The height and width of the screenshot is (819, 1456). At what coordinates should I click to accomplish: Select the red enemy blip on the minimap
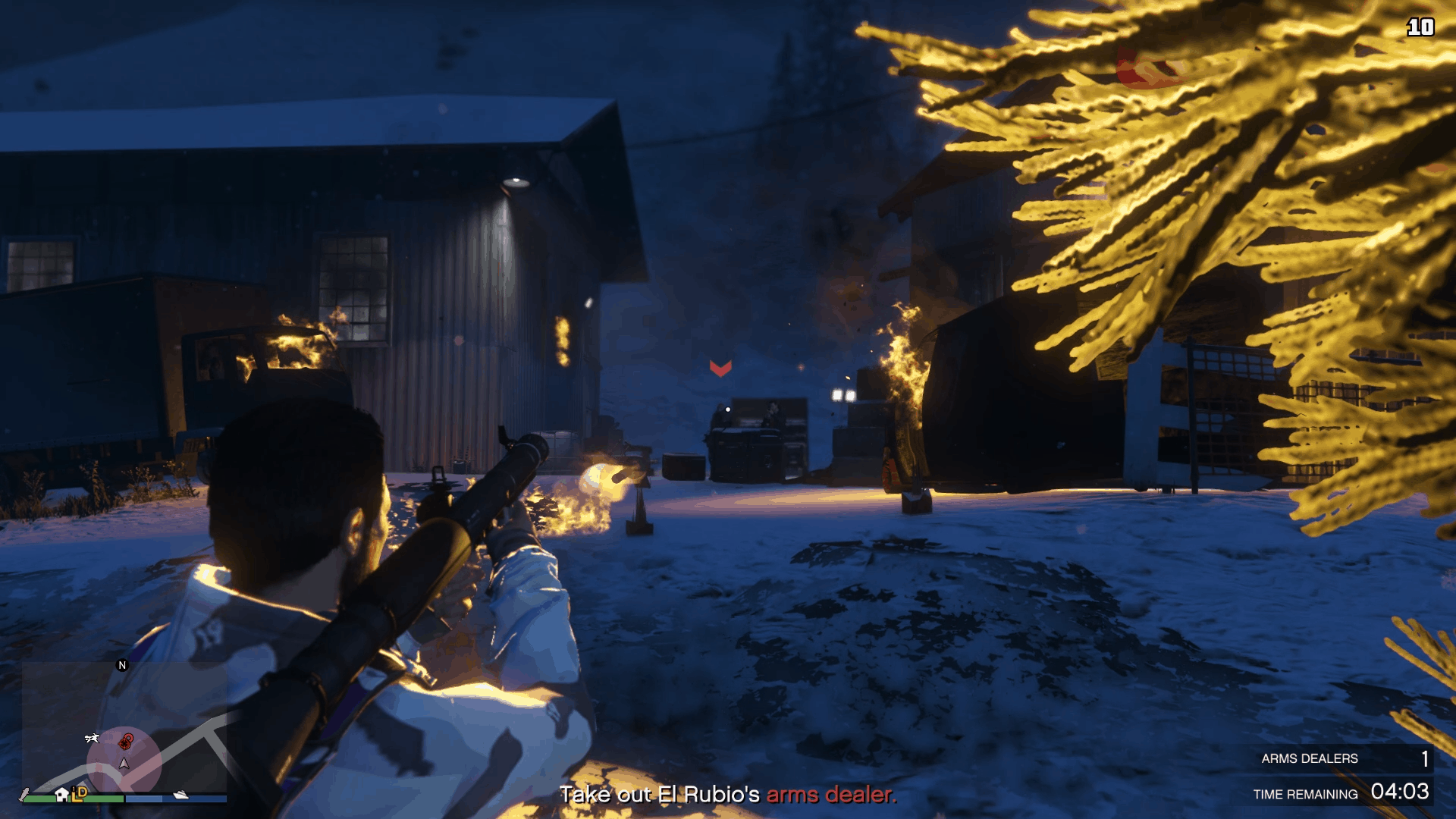[124, 744]
